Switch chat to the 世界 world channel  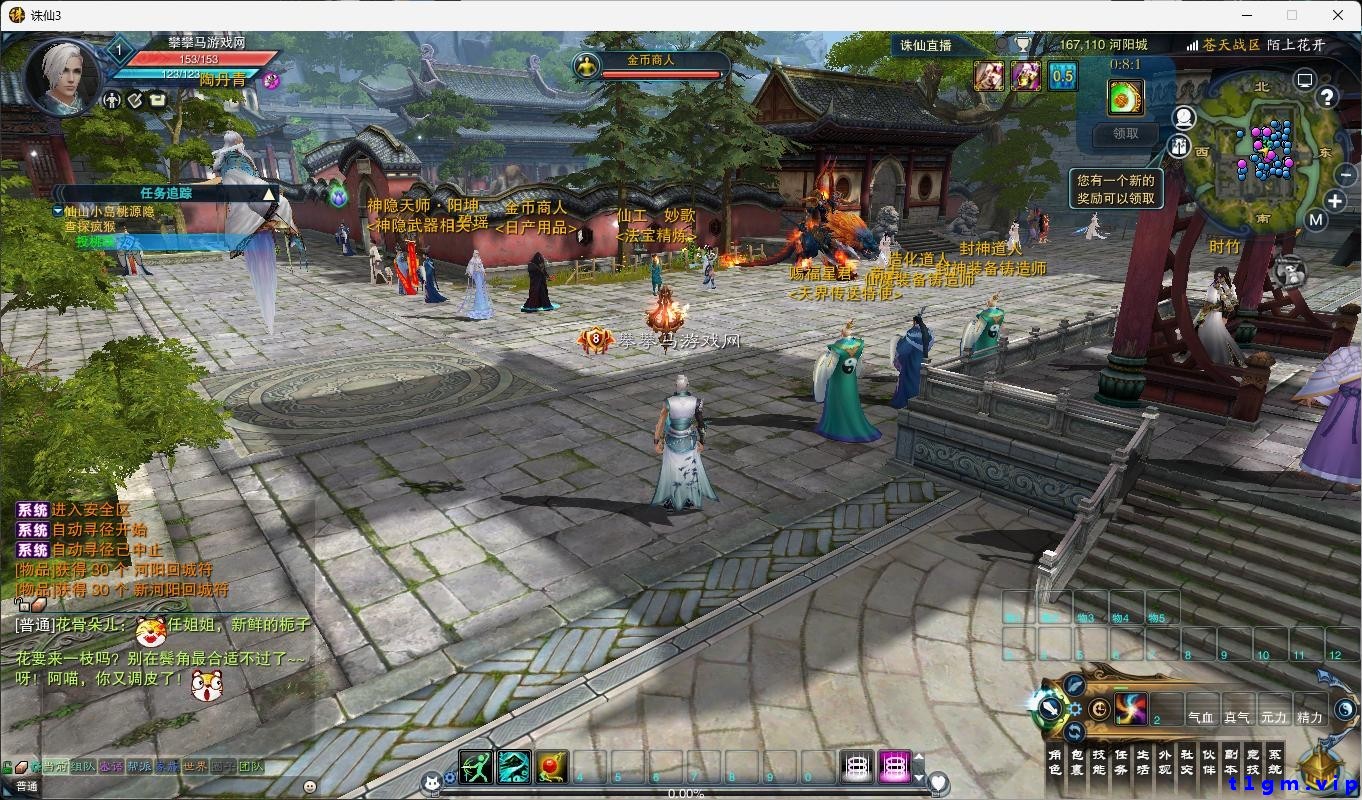[x=195, y=767]
